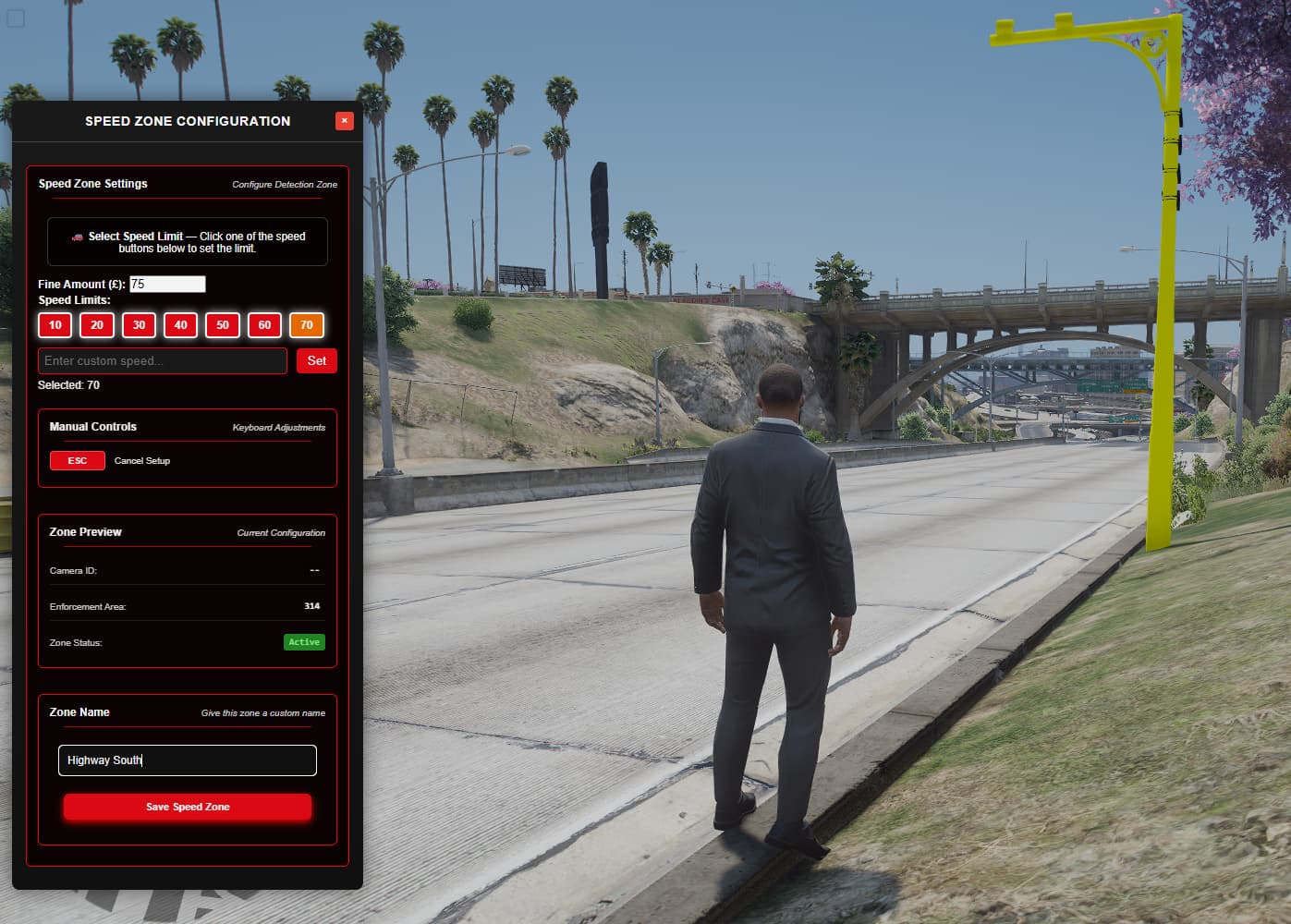This screenshot has height=924, width=1291.
Task: Select the 30 mph speed limit
Action: [139, 325]
